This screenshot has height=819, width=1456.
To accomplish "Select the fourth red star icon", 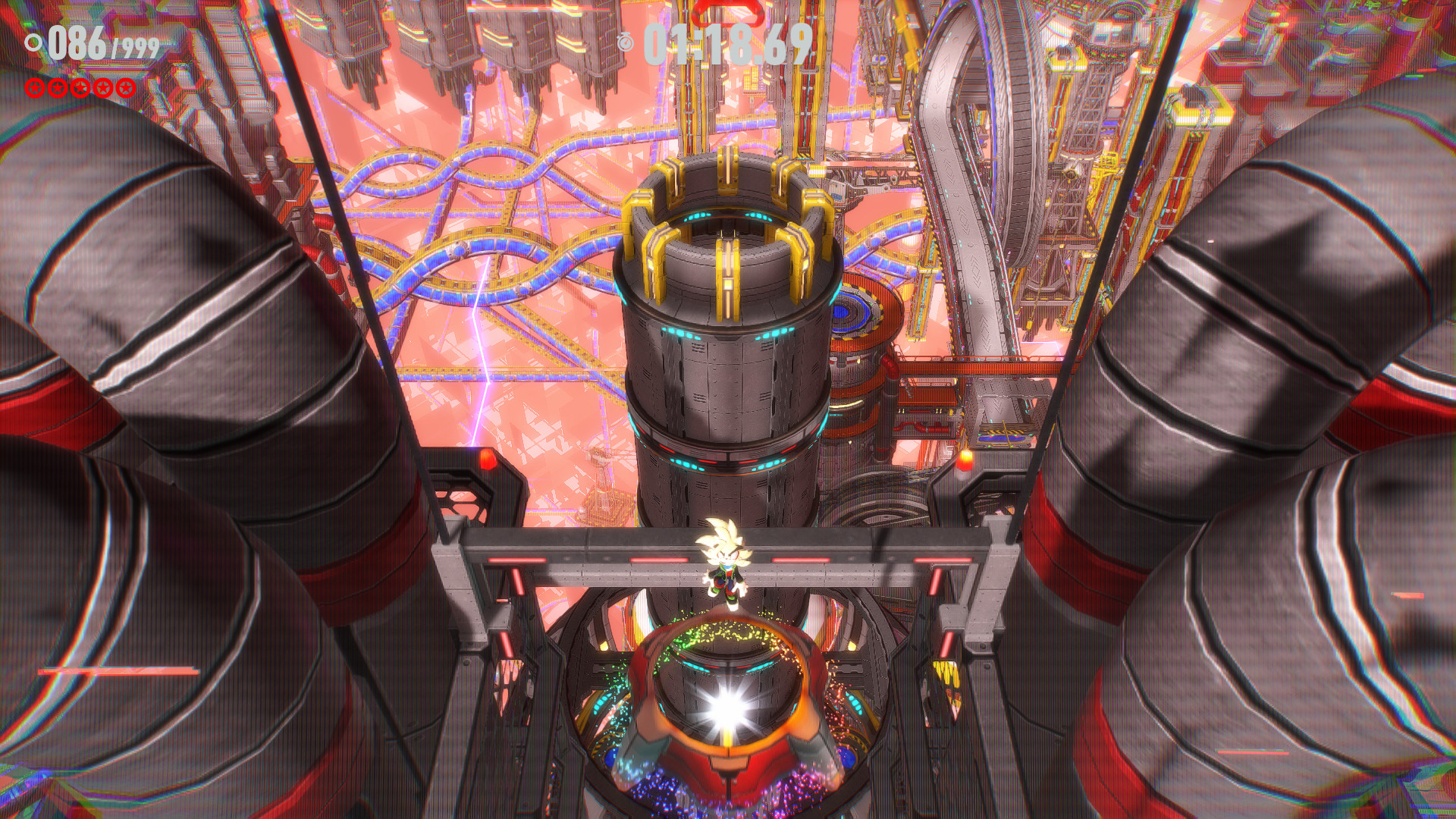I will (x=102, y=89).
